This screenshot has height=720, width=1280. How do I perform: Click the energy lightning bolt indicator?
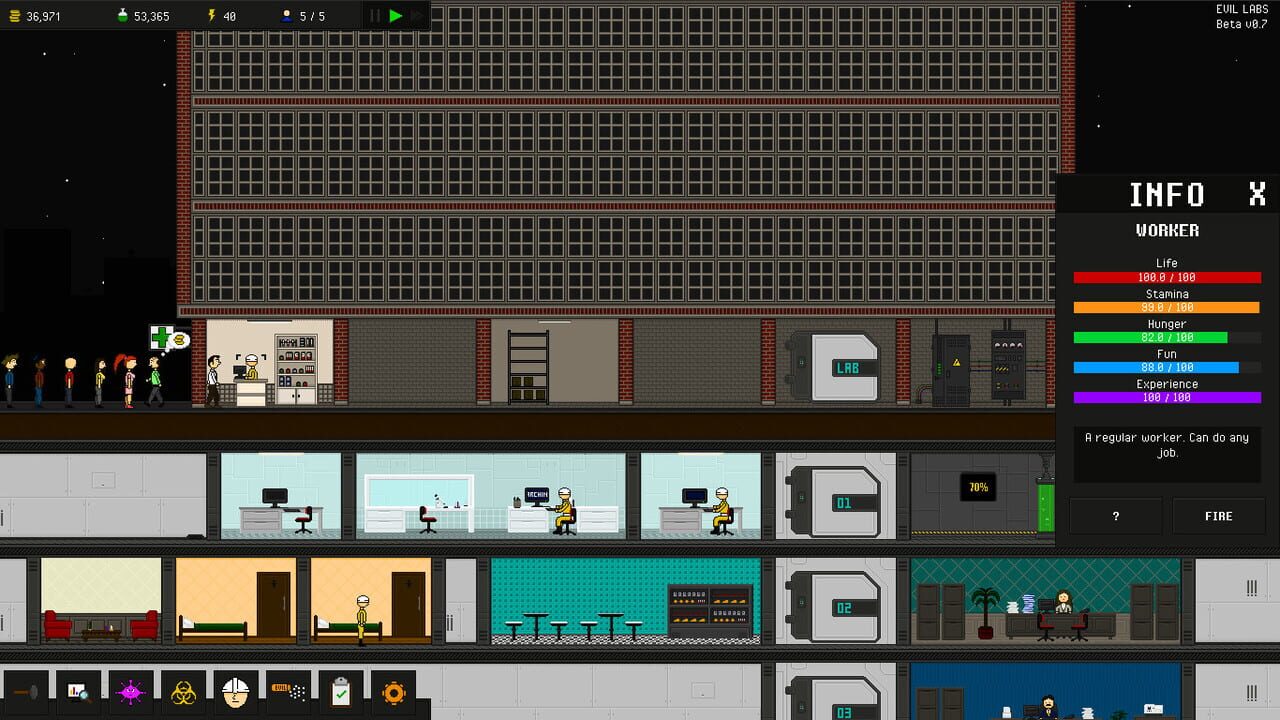(211, 15)
